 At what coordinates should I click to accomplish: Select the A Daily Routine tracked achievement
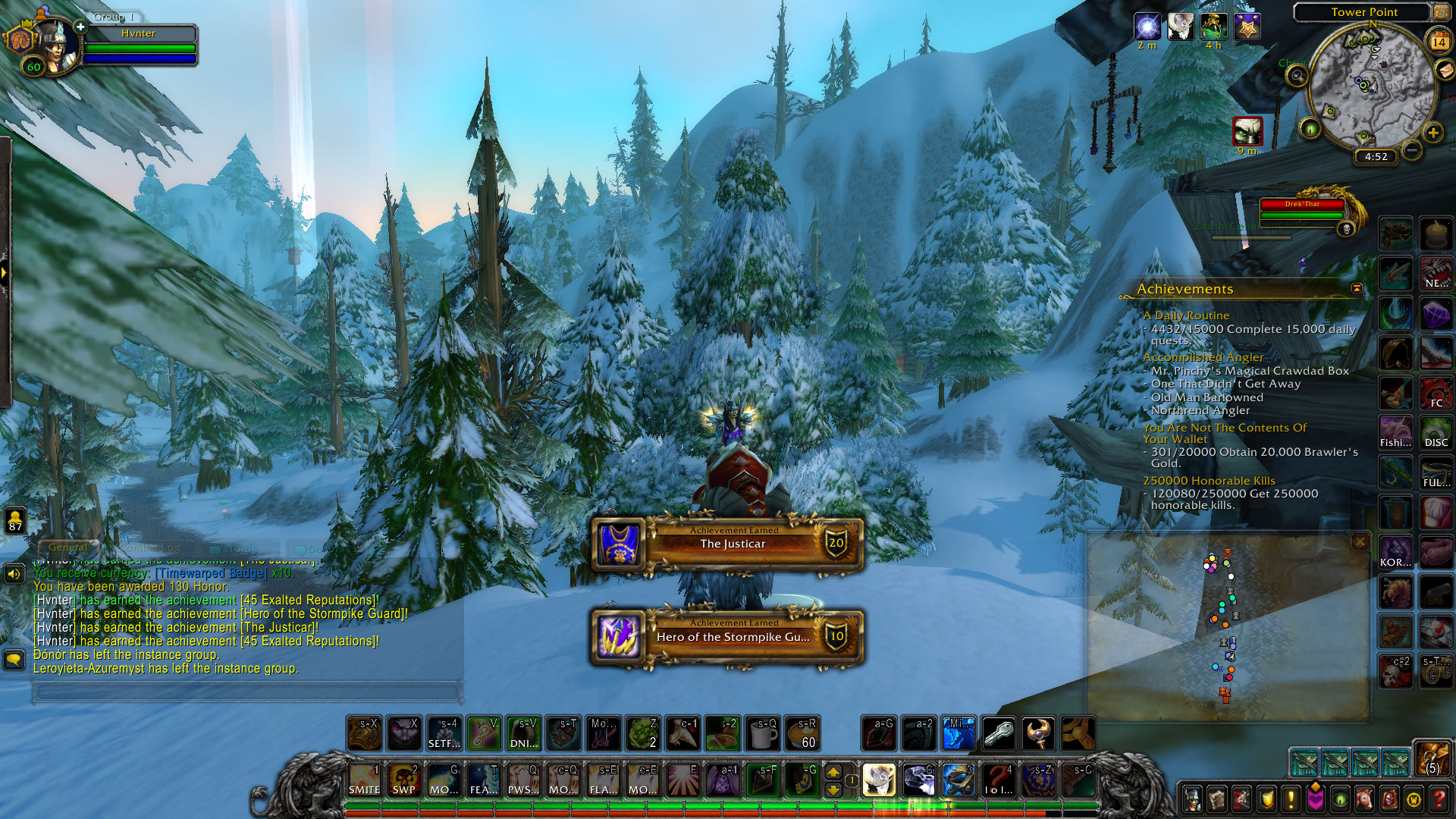click(x=1186, y=315)
